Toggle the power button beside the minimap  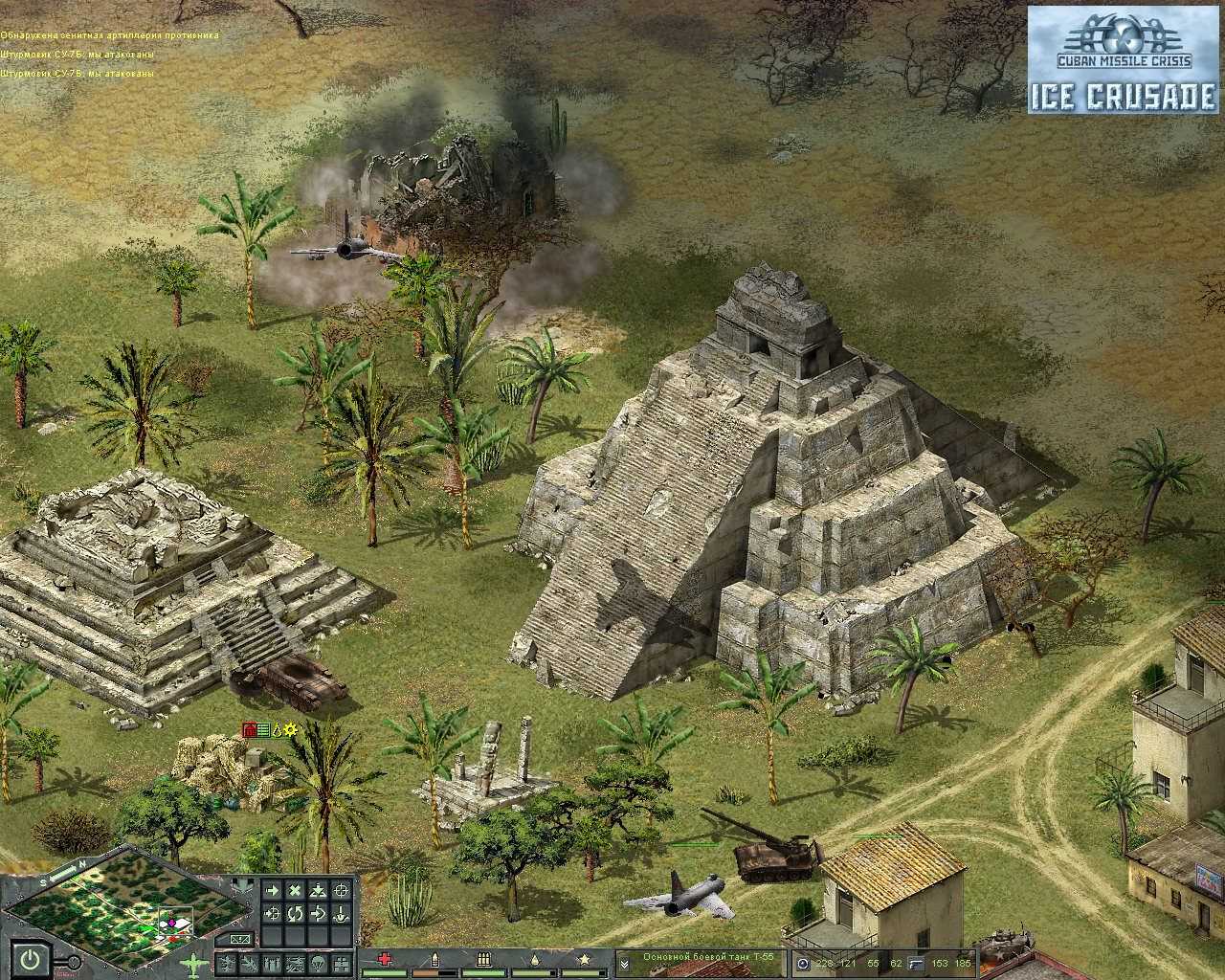tap(30, 958)
